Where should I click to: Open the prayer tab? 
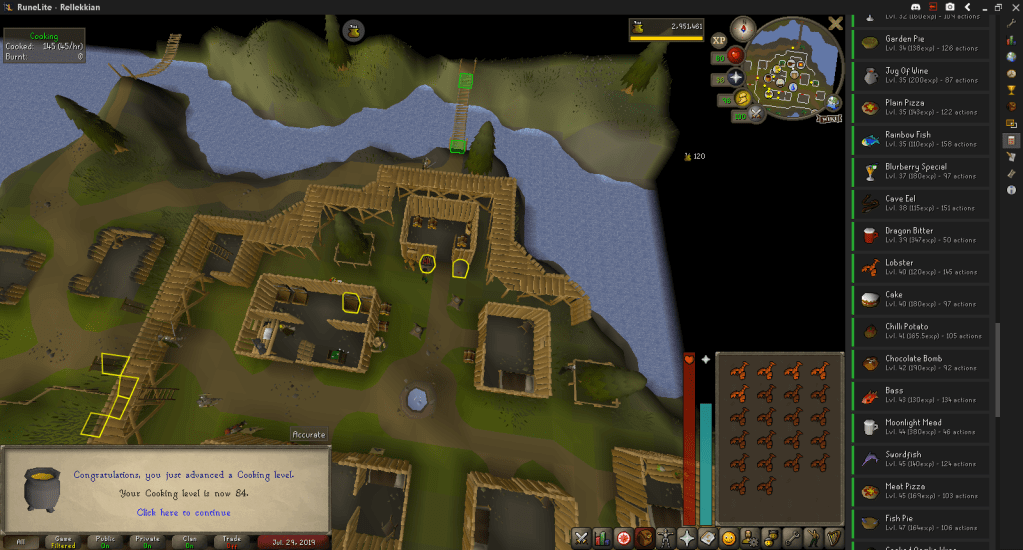[x=687, y=537]
